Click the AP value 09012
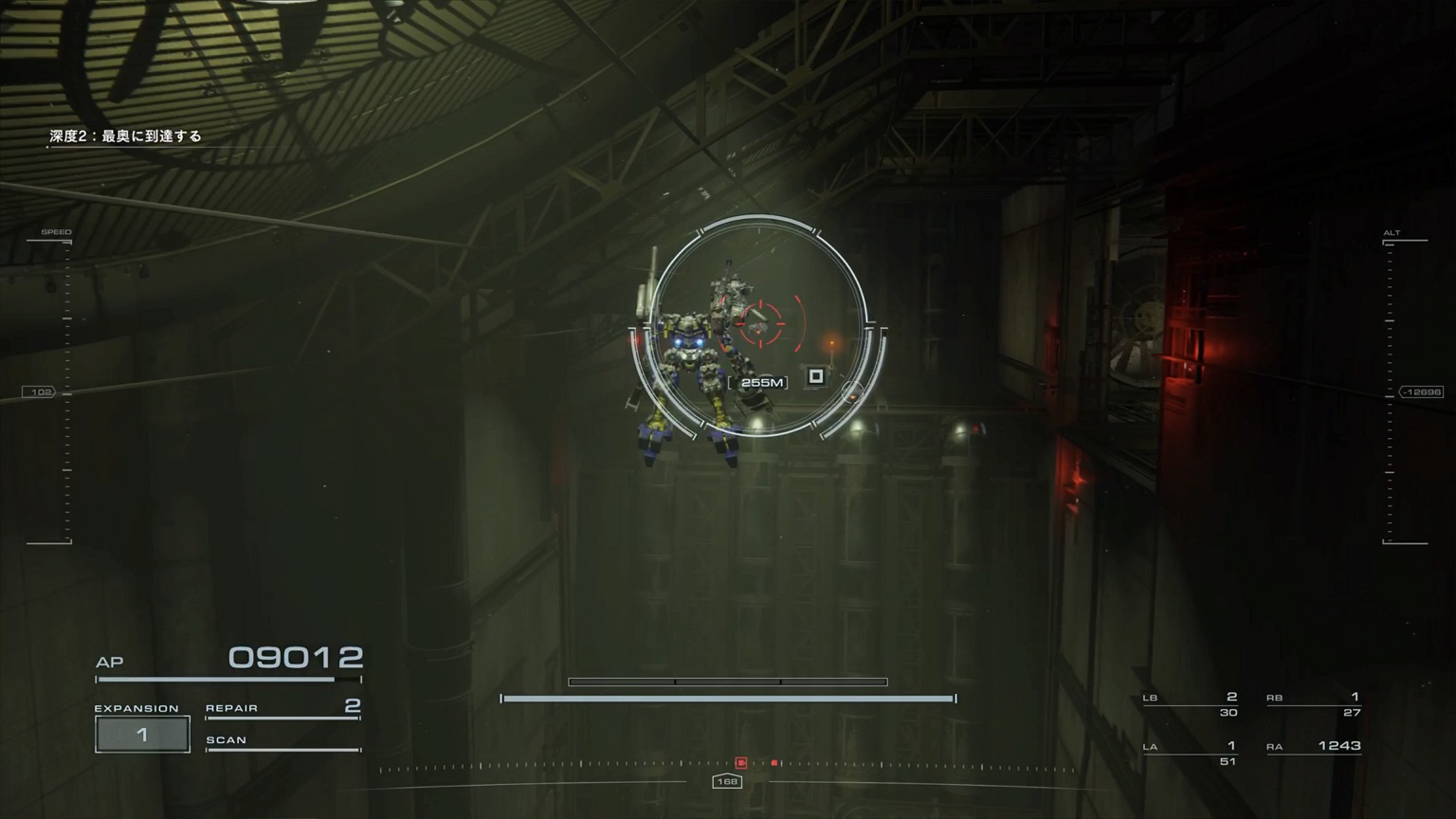This screenshot has height=819, width=1456. pos(298,656)
